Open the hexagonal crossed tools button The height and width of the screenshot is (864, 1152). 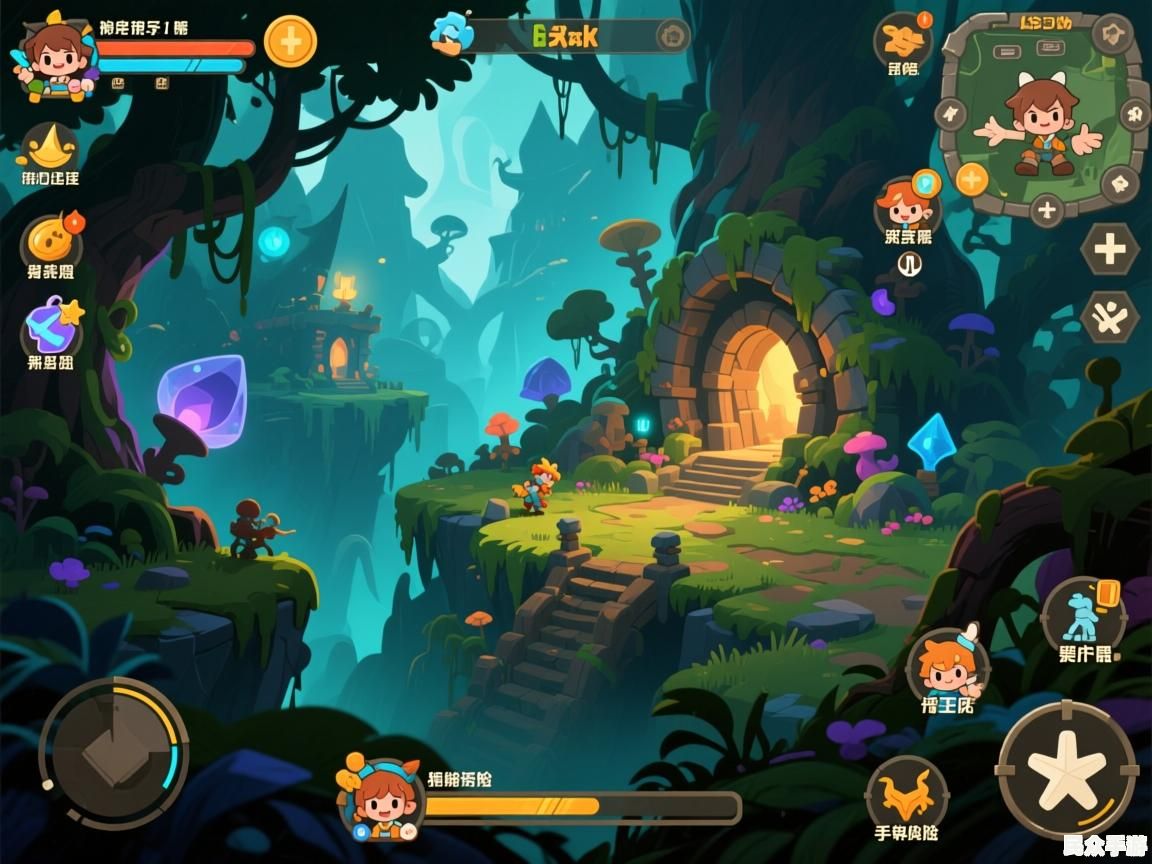pyautogui.click(x=1110, y=319)
